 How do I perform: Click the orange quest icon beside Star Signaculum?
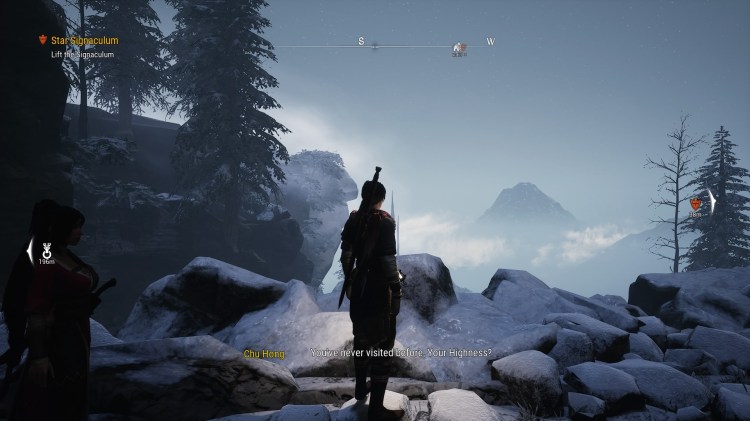click(x=41, y=41)
